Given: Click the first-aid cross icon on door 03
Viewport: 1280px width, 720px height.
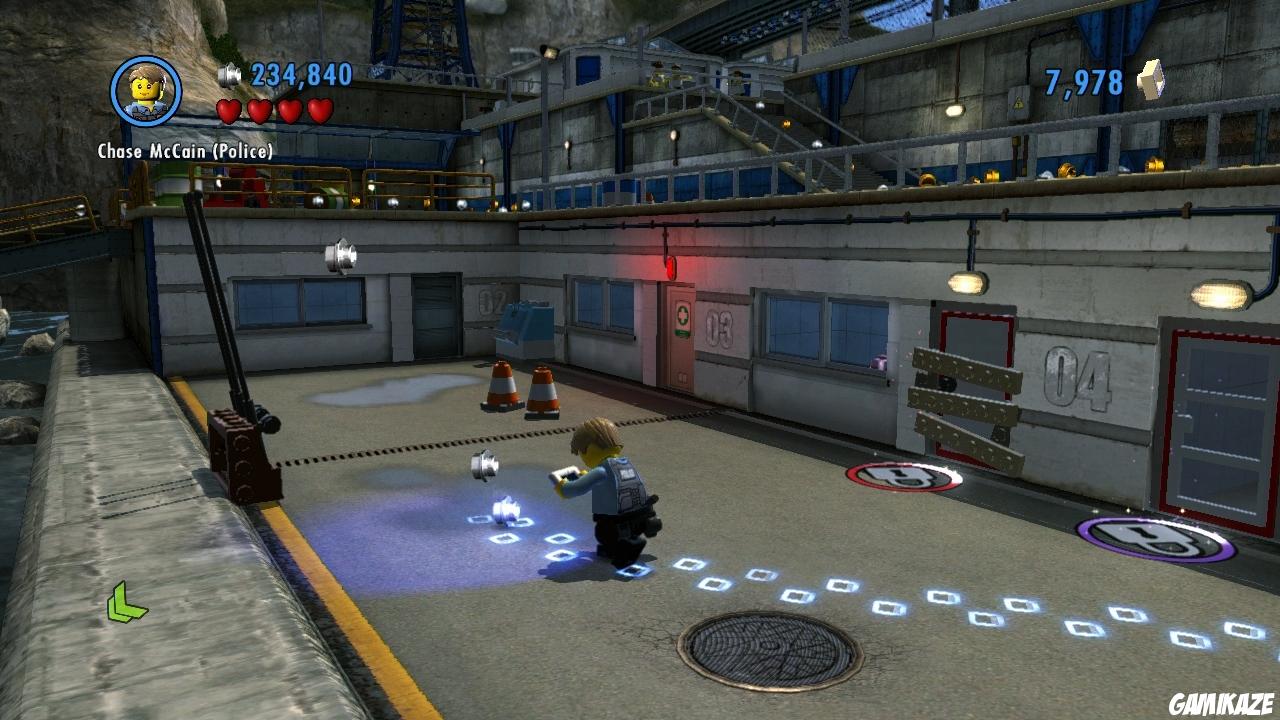Looking at the screenshot, I should (x=680, y=318).
